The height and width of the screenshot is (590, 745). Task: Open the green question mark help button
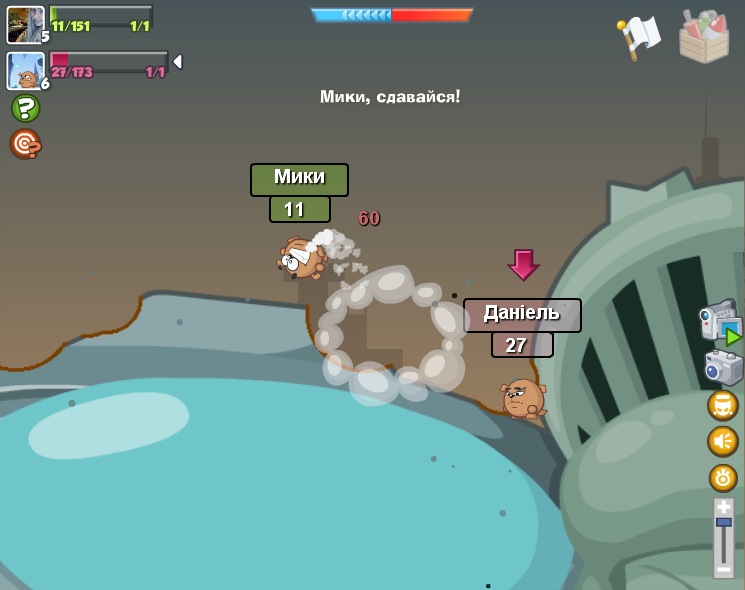click(25, 108)
